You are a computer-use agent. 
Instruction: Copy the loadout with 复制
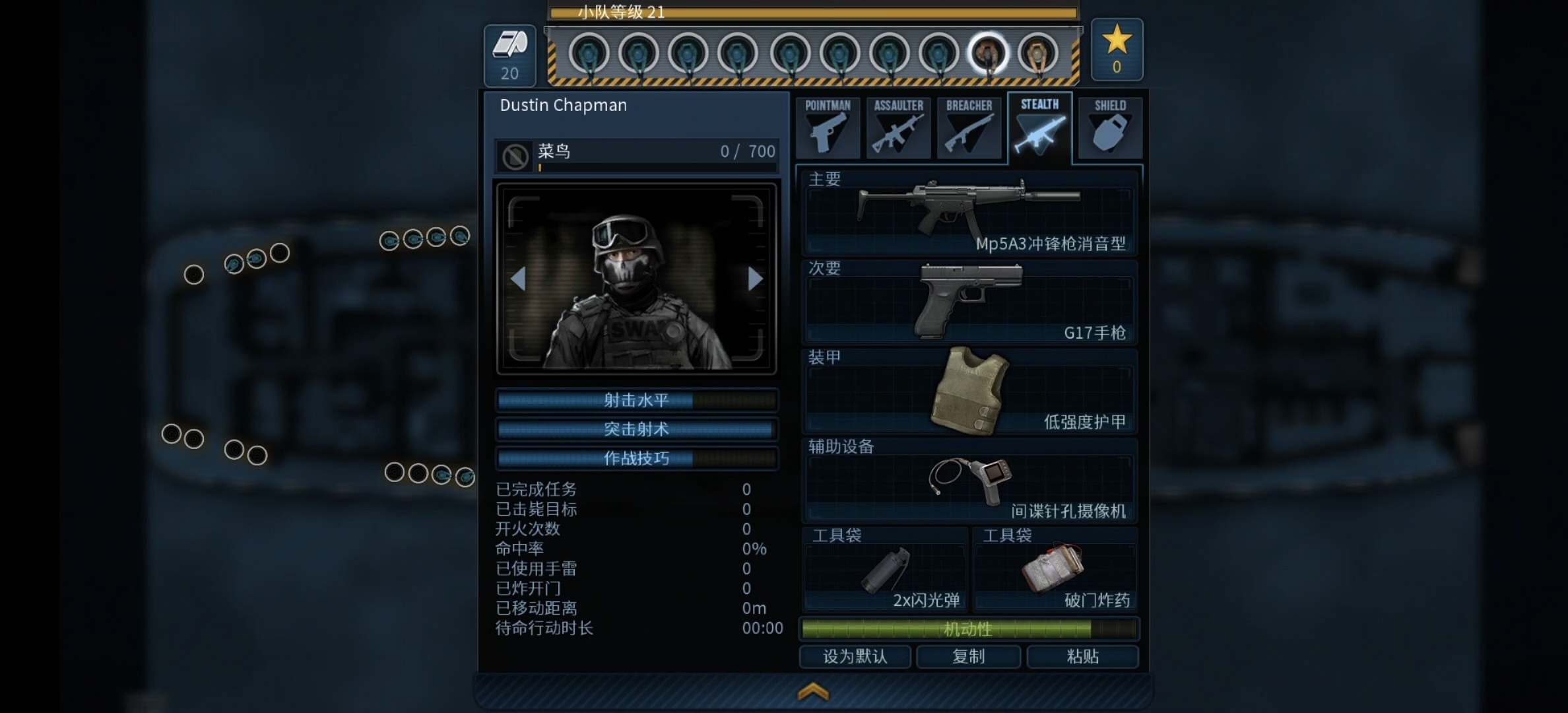pos(968,656)
